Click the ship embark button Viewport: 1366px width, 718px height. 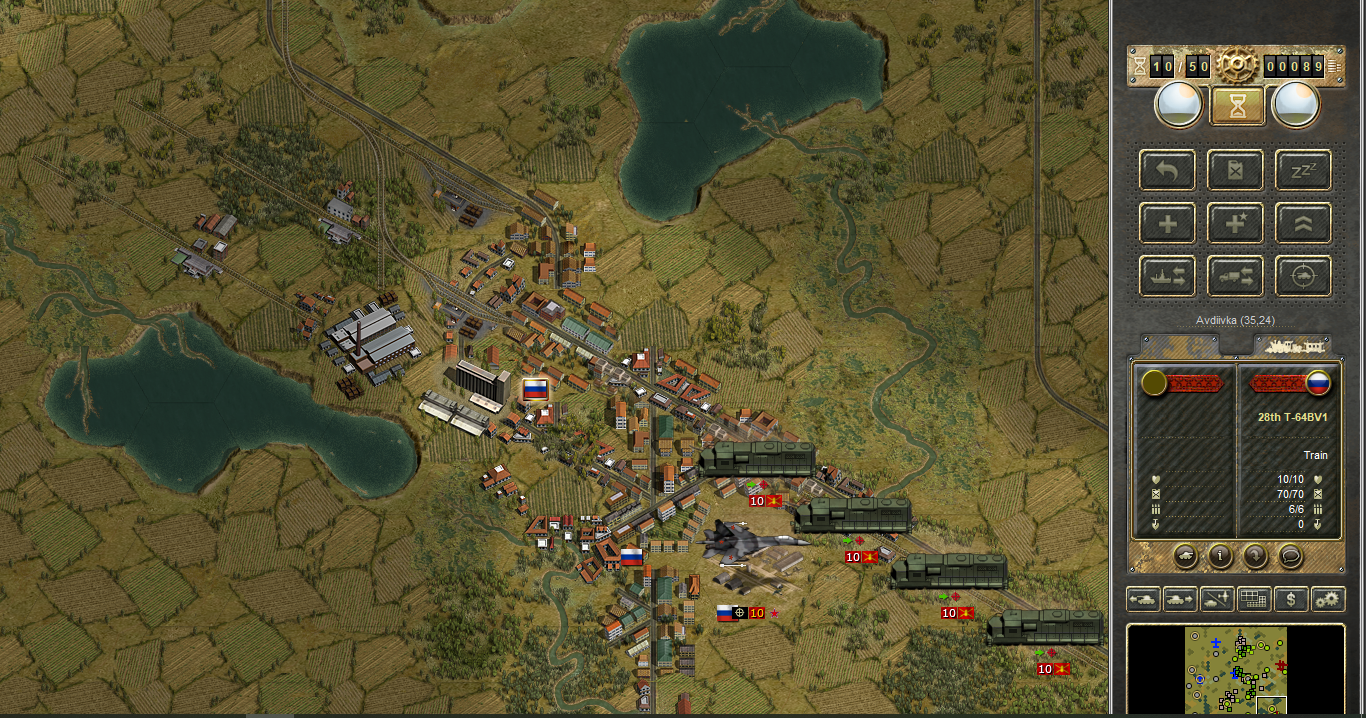tap(1168, 276)
